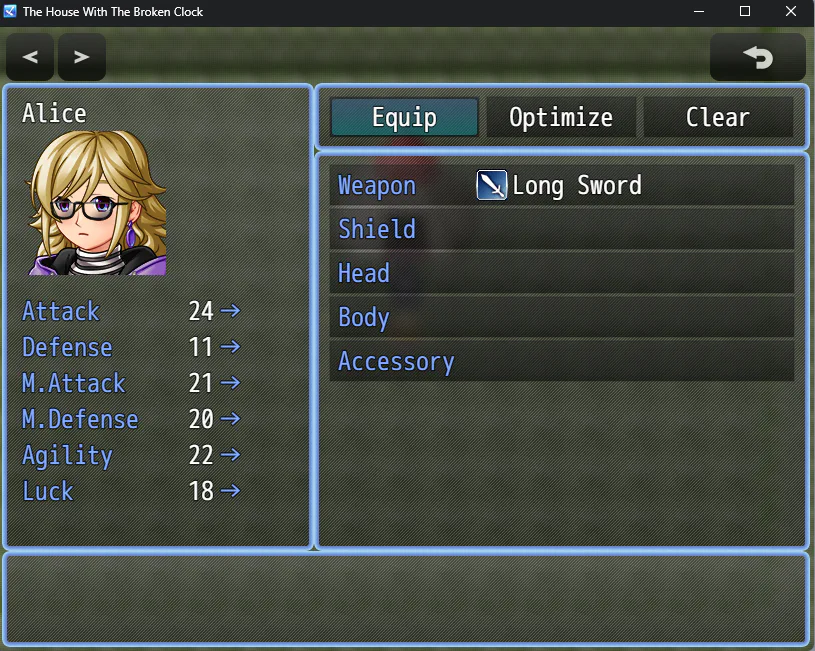Viewport: 815px width, 651px height.
Task: Select the Body equipment slot
Action: coord(561,317)
